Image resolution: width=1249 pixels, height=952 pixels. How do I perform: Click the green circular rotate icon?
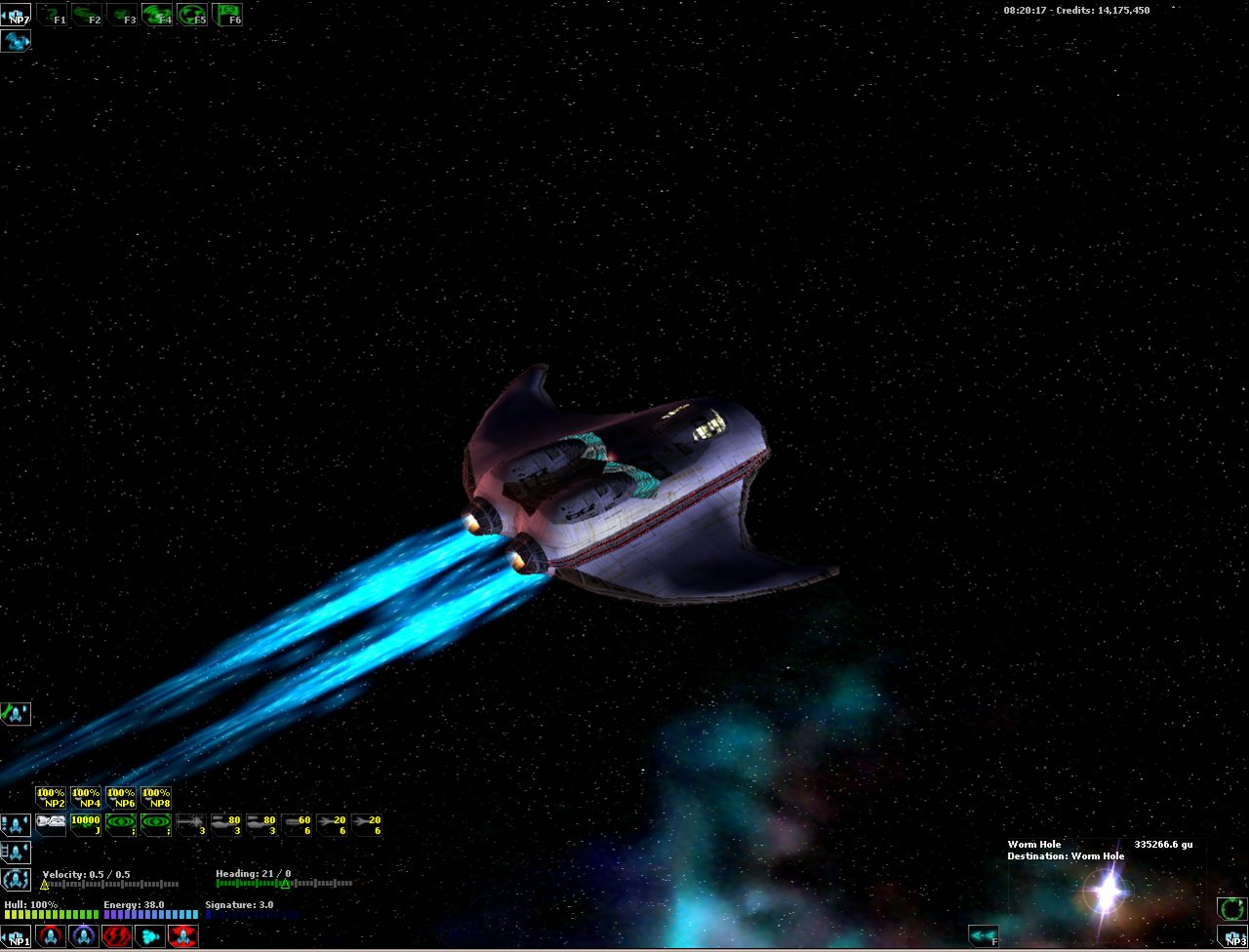[1231, 909]
